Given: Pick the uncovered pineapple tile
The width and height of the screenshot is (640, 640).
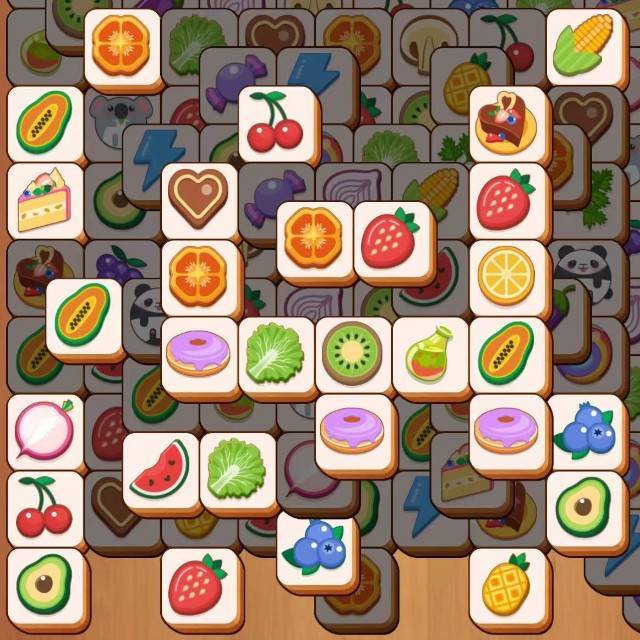Looking at the screenshot, I should (x=507, y=584).
